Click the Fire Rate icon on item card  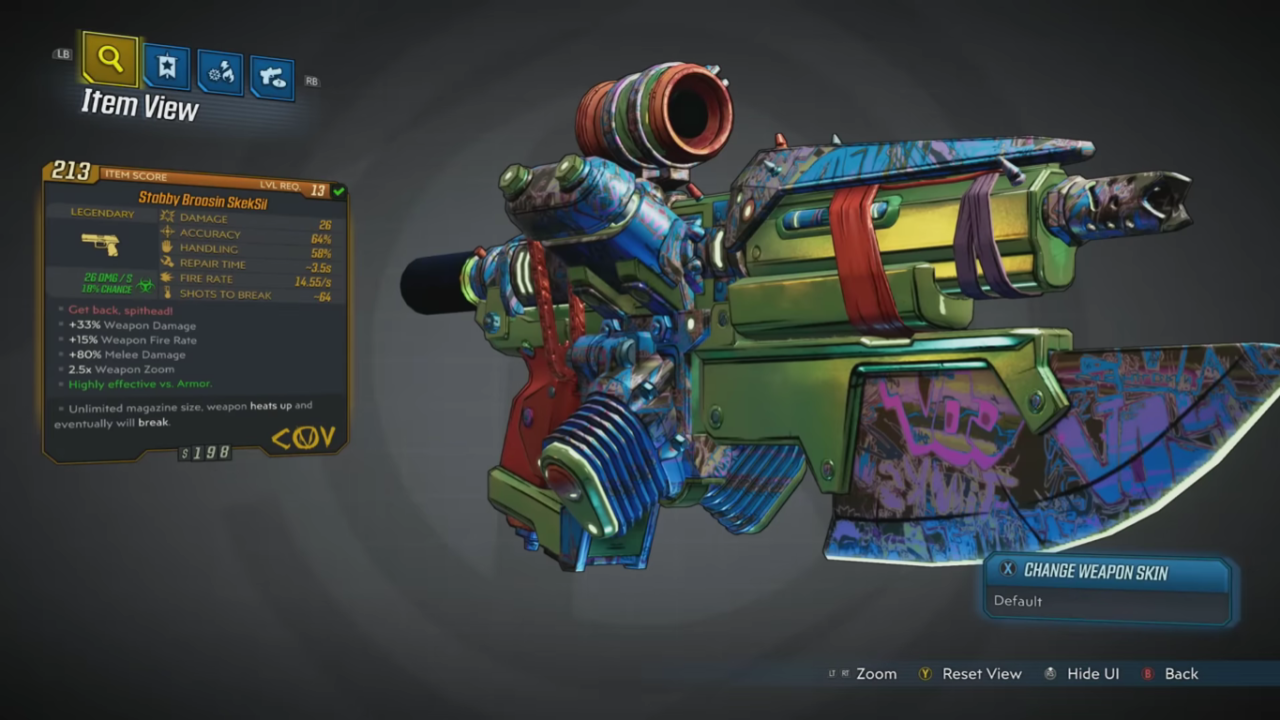point(167,278)
